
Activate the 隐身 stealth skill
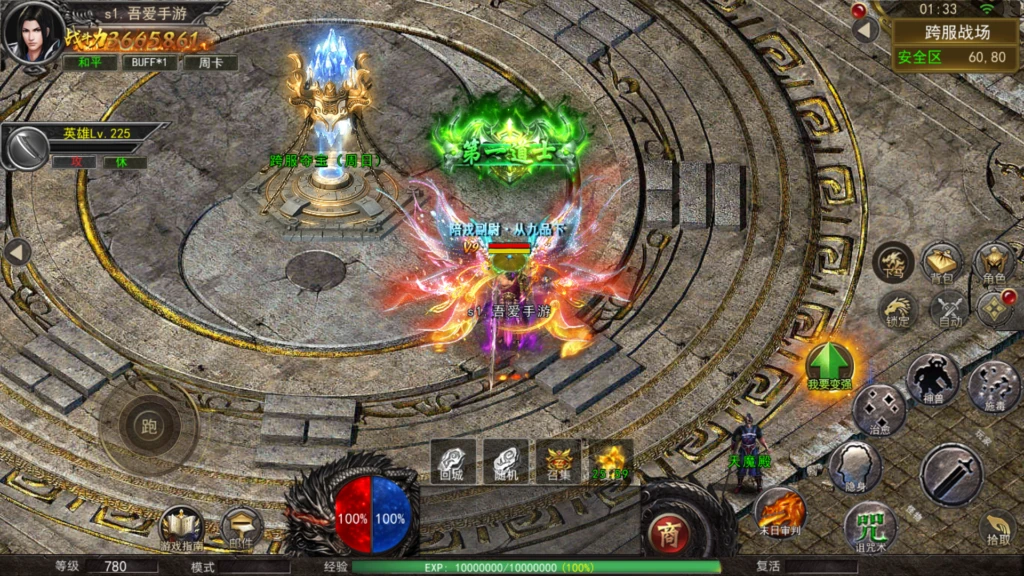point(855,466)
